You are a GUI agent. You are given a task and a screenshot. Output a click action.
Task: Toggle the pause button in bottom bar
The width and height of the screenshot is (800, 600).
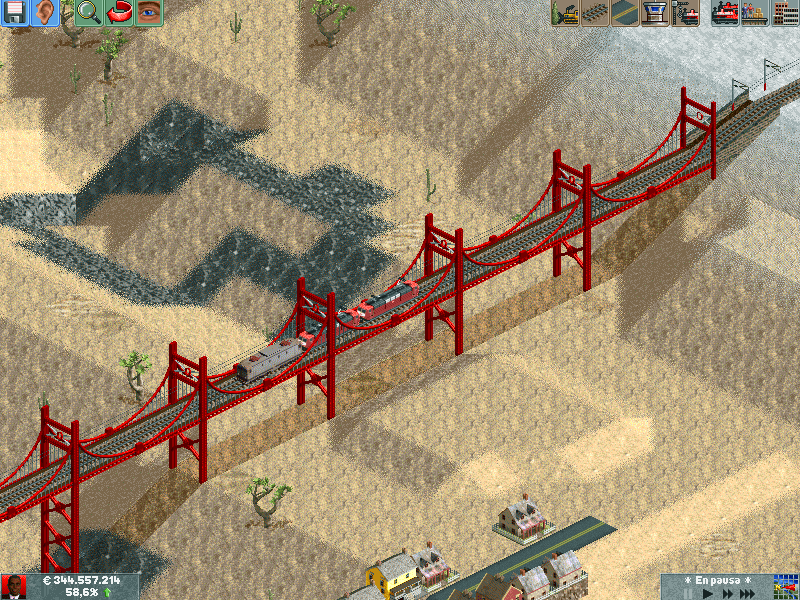point(689,593)
